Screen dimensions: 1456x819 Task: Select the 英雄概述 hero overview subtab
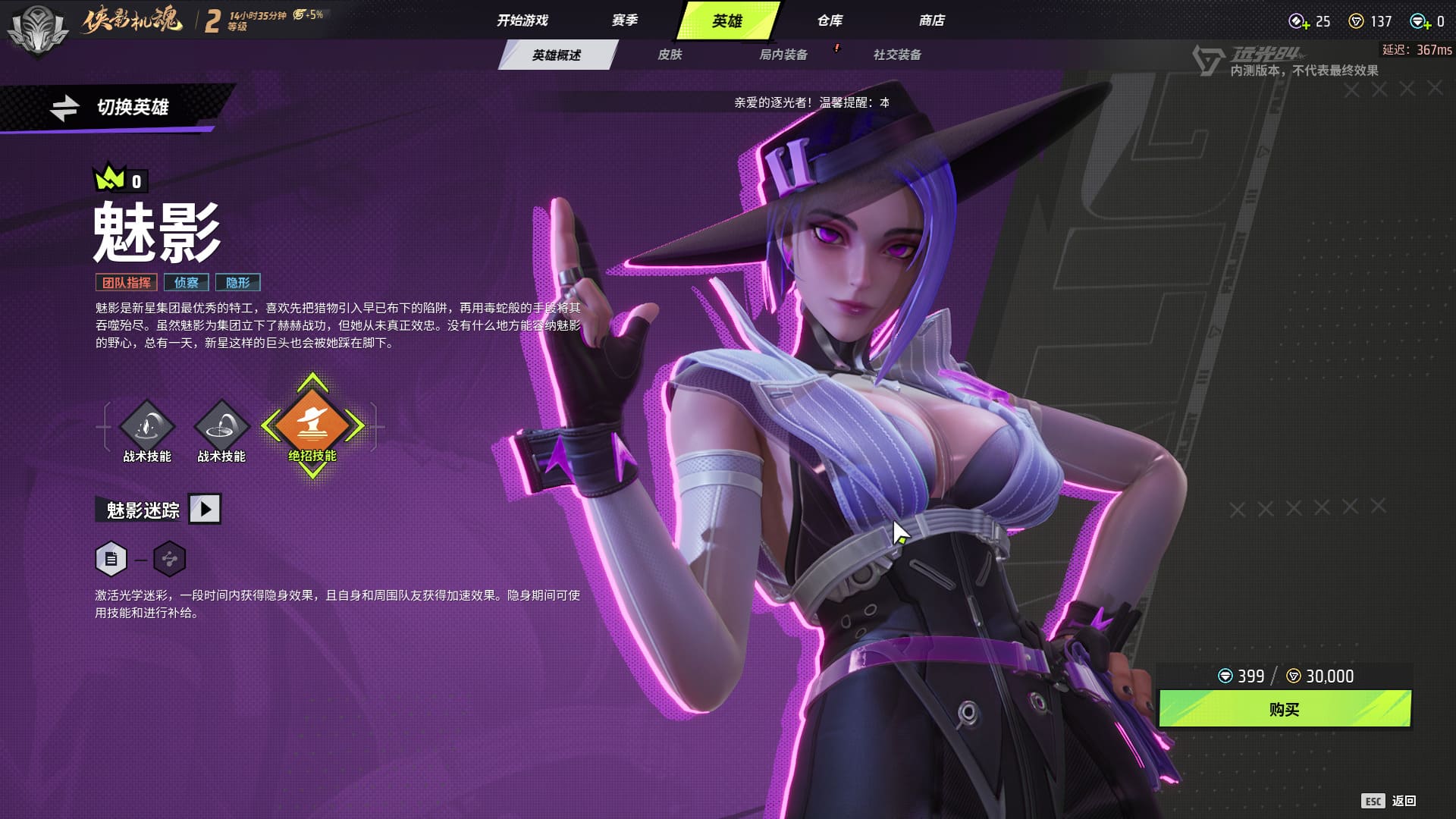coord(556,55)
